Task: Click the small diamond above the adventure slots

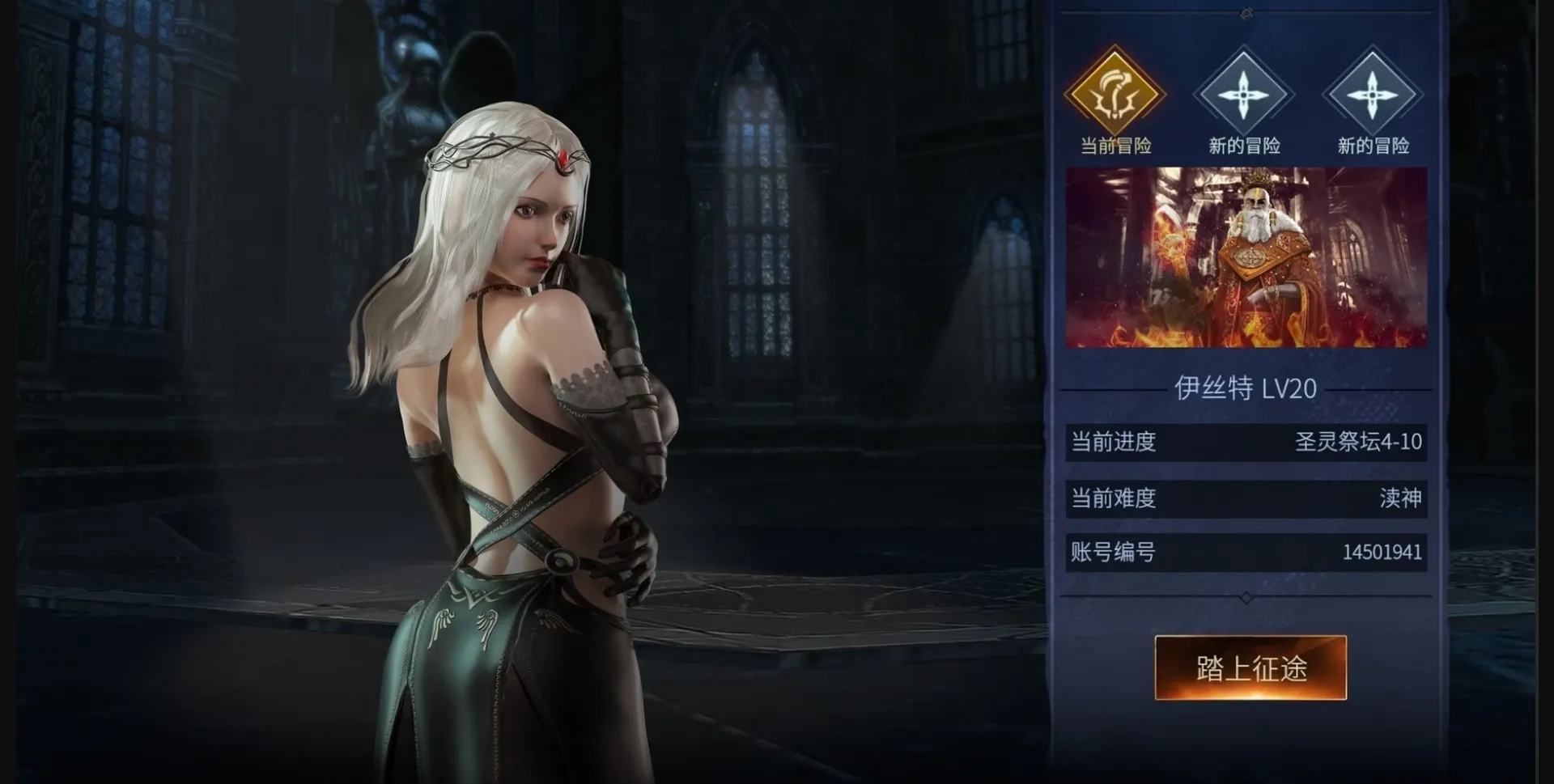Action: [1245, 12]
